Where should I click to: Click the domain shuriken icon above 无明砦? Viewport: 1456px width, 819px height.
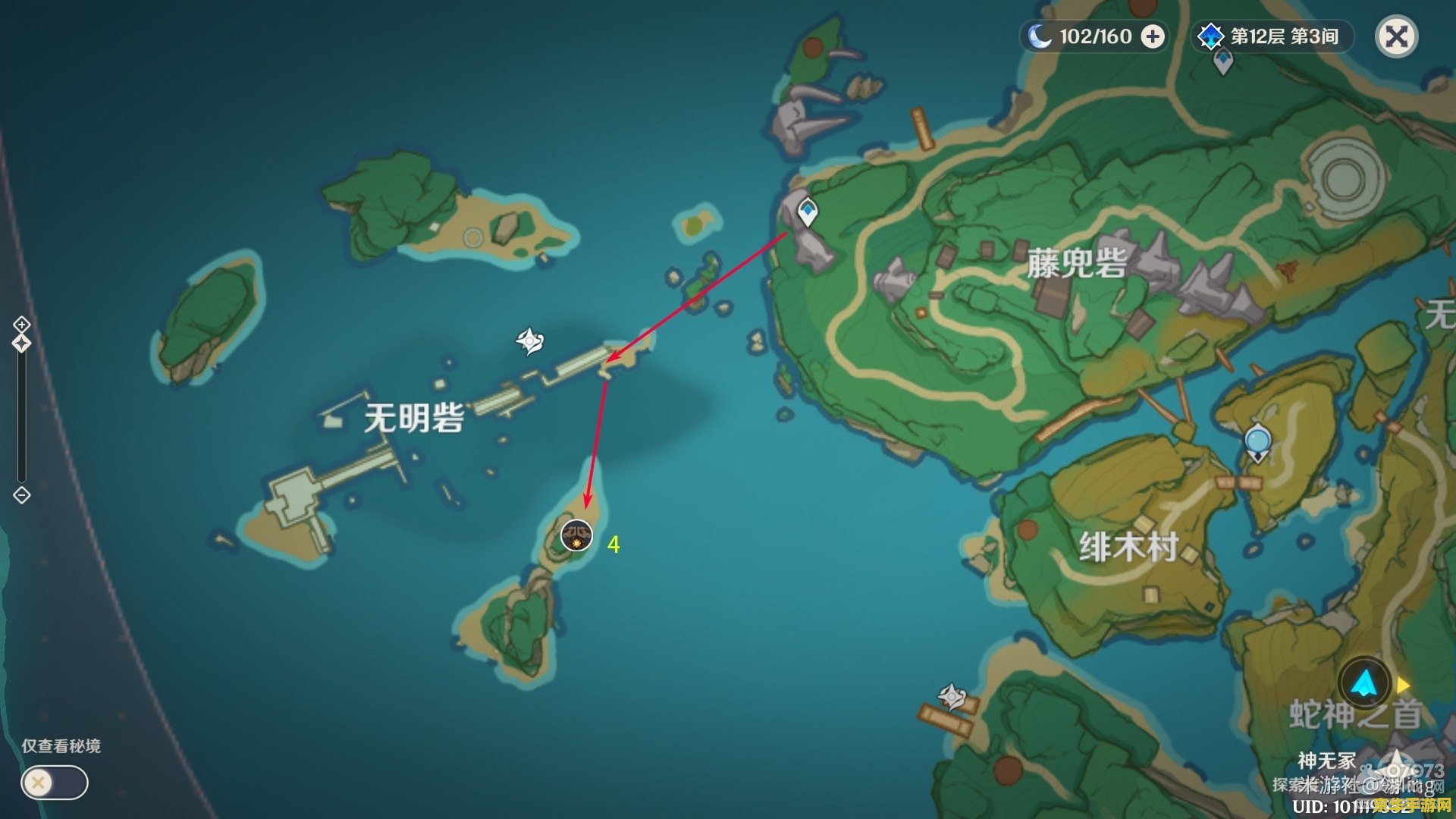coord(532,340)
